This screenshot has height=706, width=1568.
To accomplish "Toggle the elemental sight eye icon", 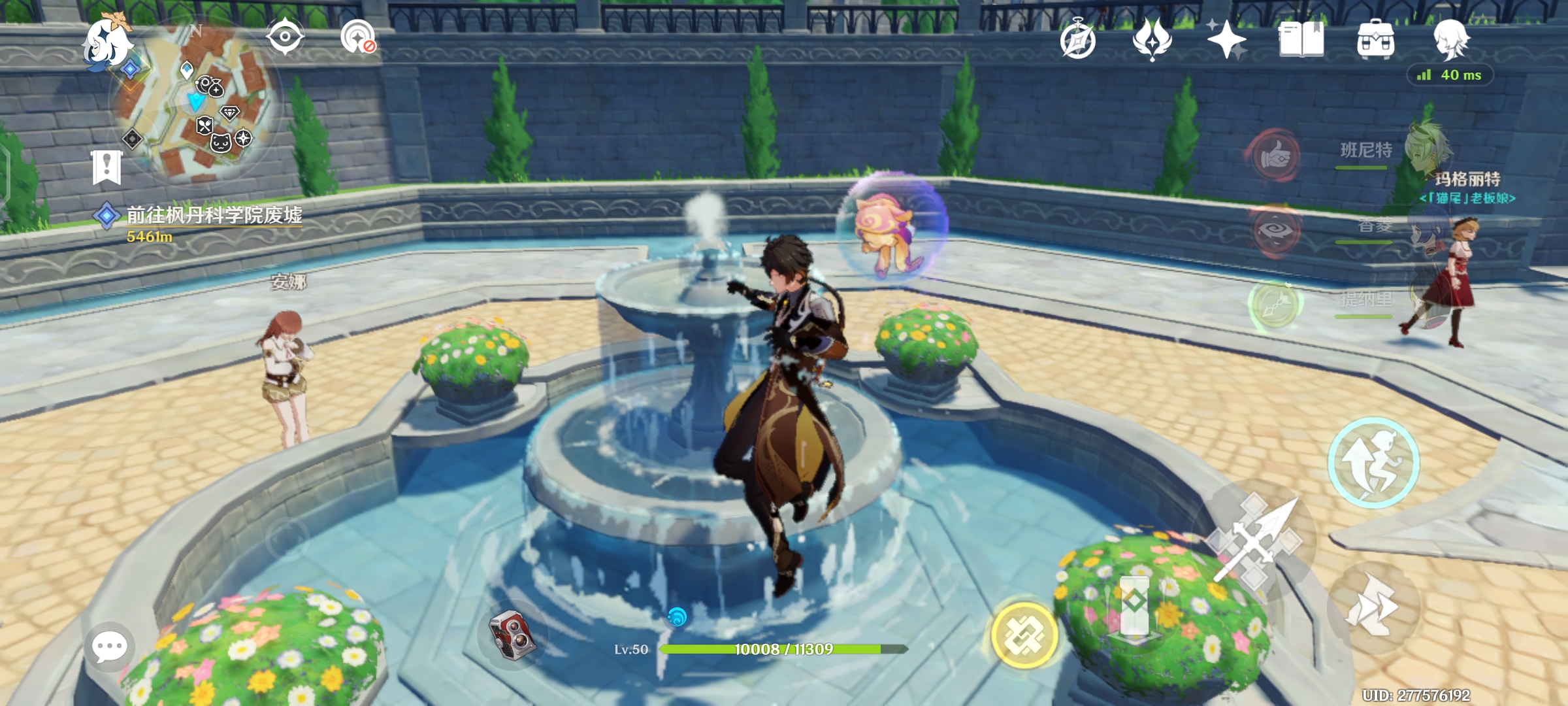I will pos(285,37).
